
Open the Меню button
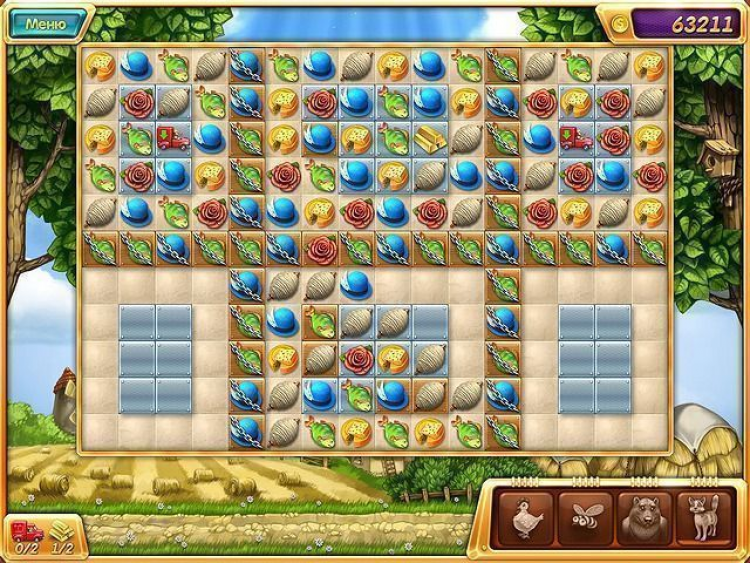(47, 22)
